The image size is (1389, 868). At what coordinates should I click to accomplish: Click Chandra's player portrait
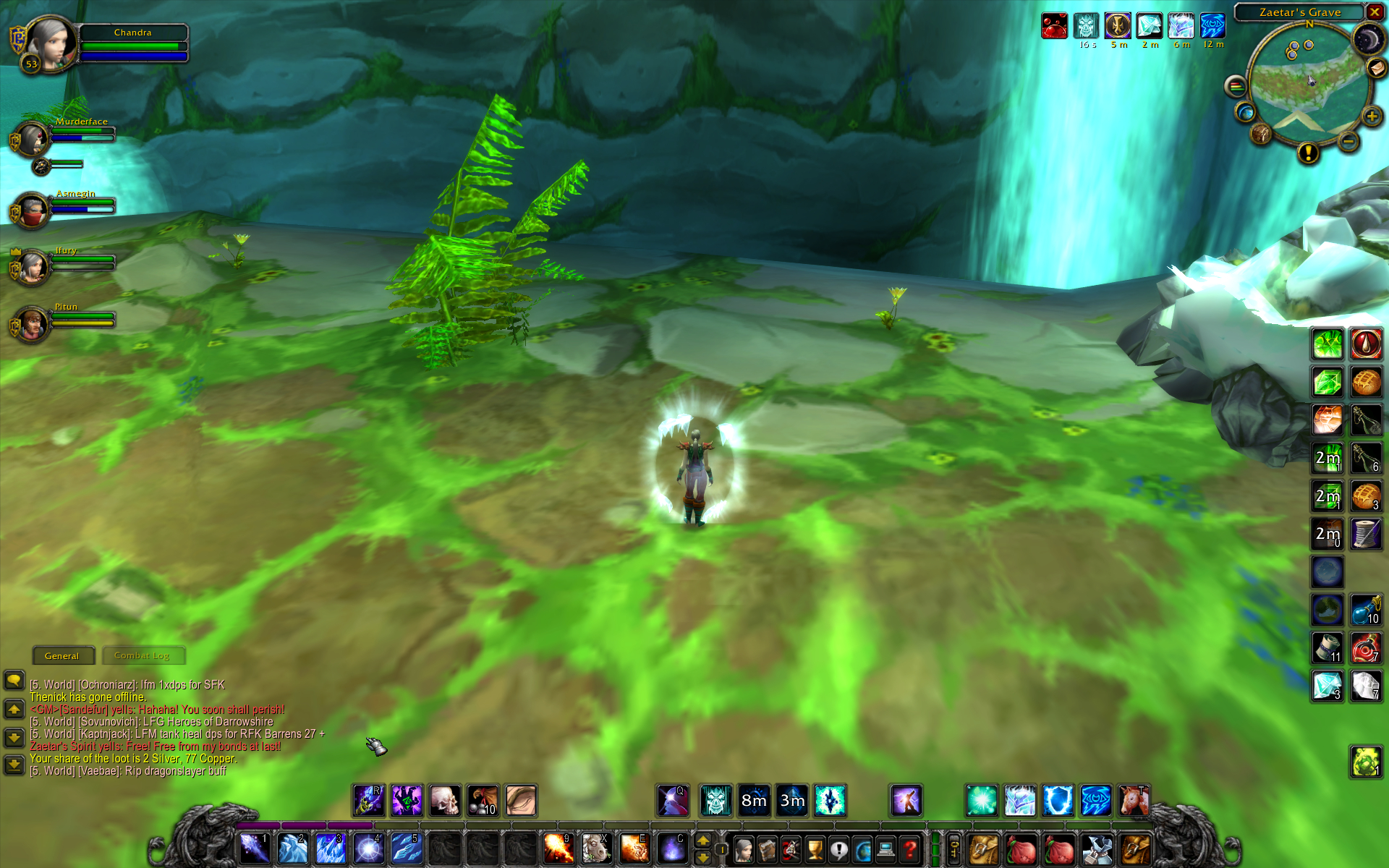[51, 43]
